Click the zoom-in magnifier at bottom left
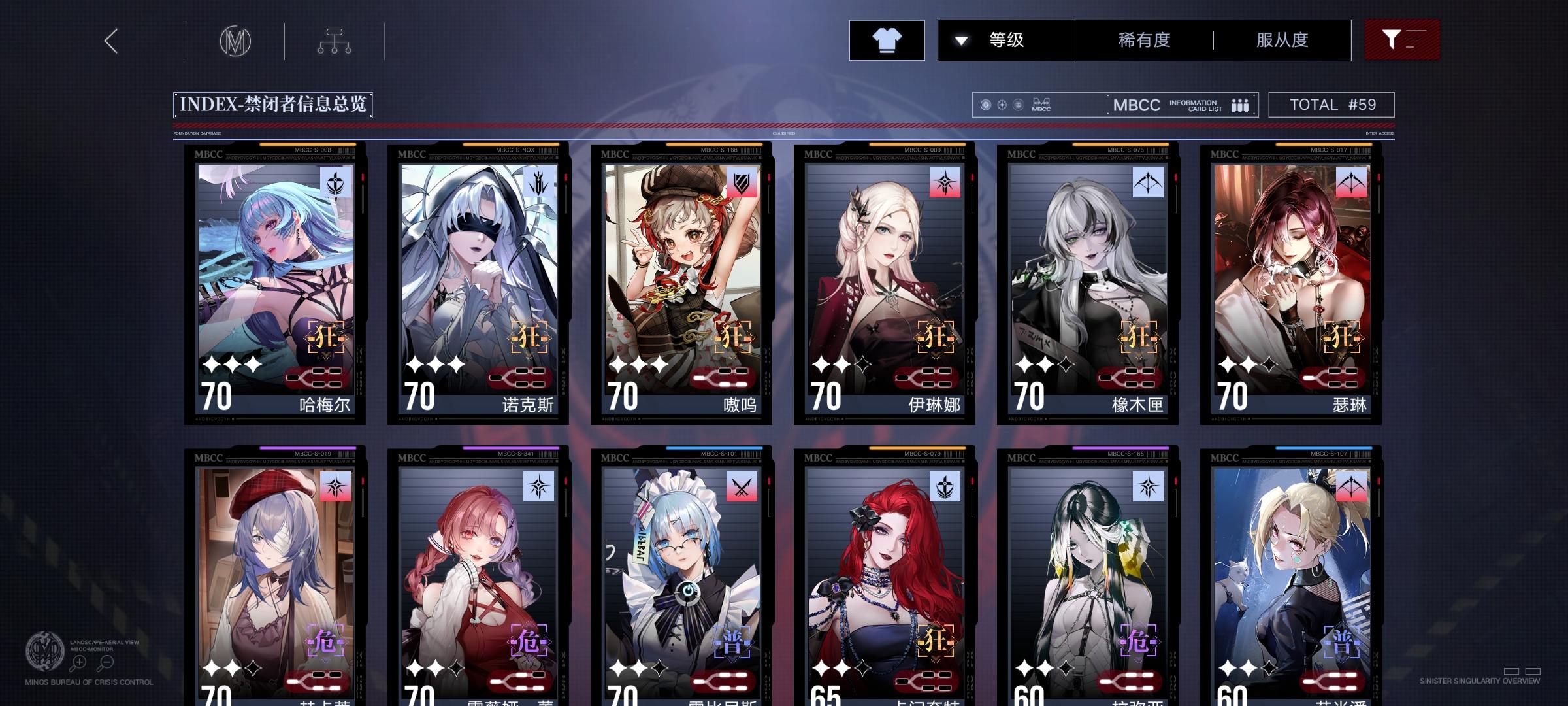Screen dimensions: 1568x706 (x=78, y=662)
